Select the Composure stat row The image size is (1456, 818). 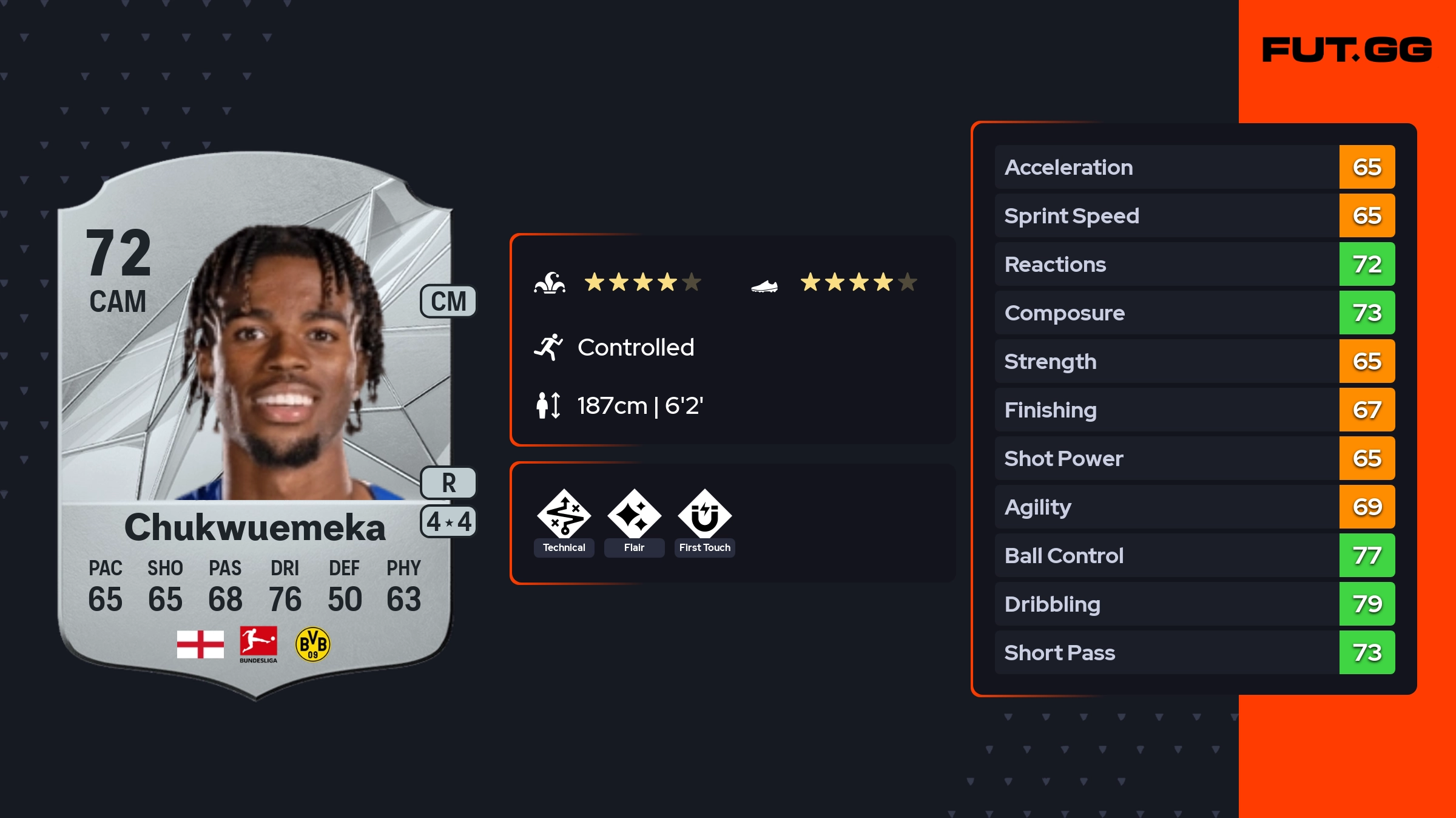(x=1194, y=313)
